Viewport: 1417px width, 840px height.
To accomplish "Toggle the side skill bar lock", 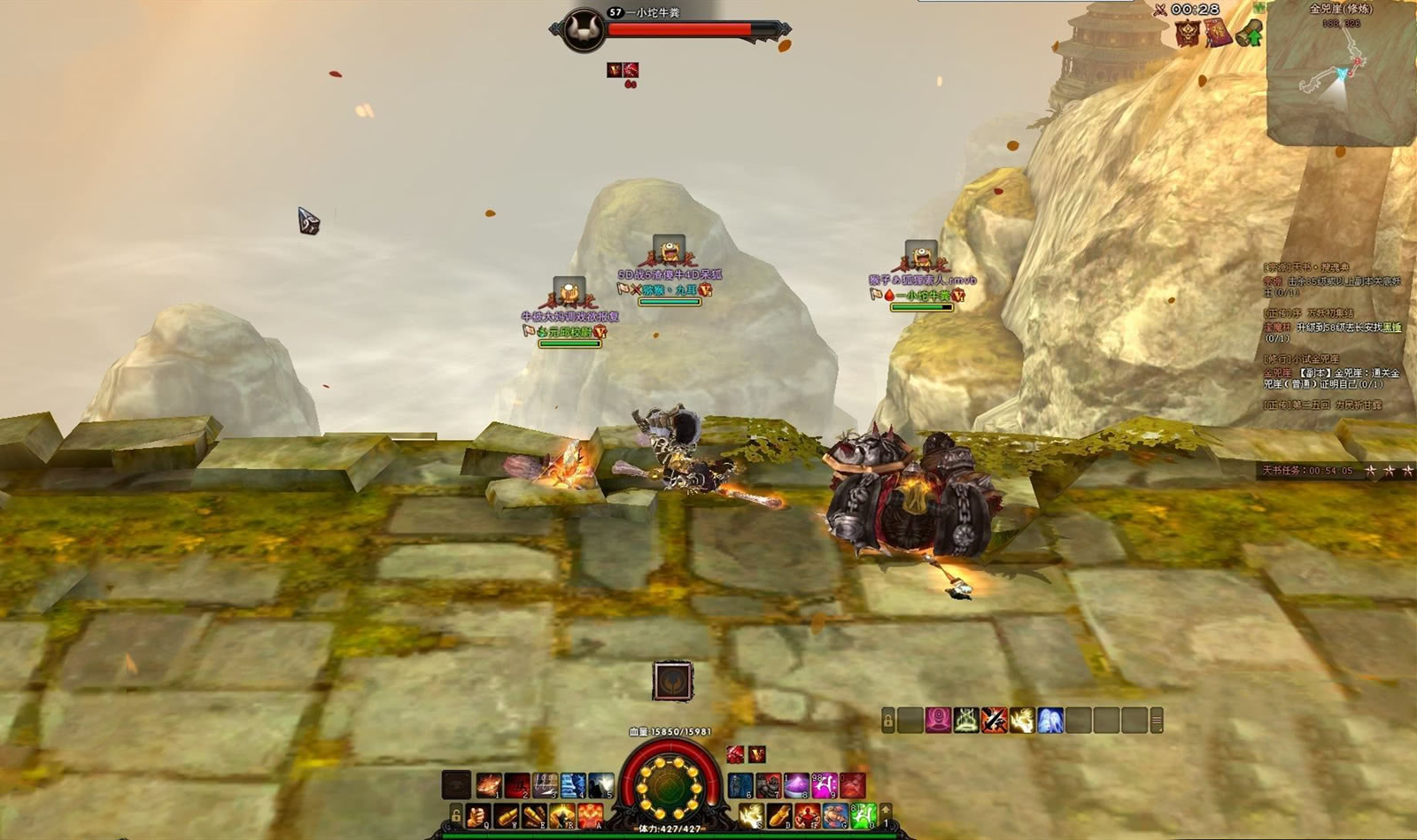I will (888, 721).
